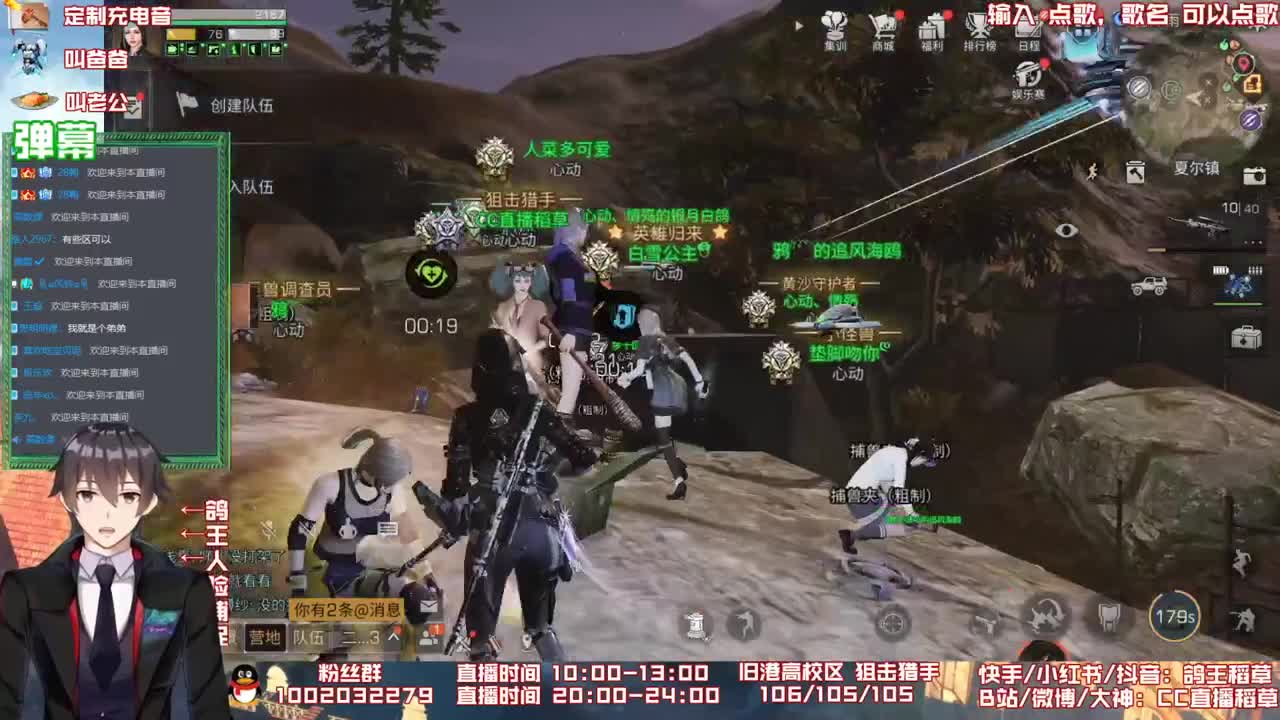This screenshot has height=720, width=1280.
Task: Switch to the 队伍 team tab
Action: [309, 638]
